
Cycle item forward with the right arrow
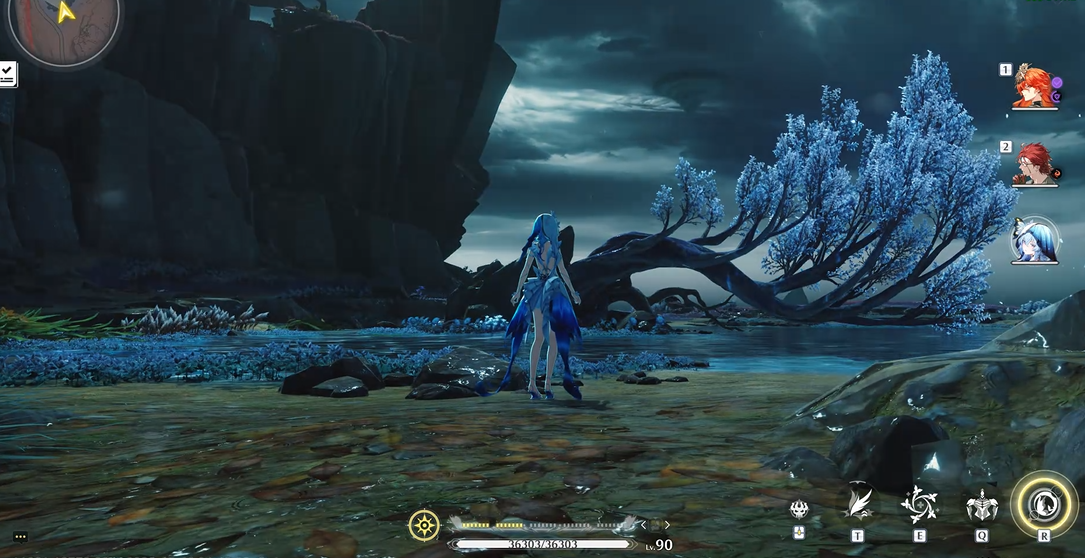point(668,524)
